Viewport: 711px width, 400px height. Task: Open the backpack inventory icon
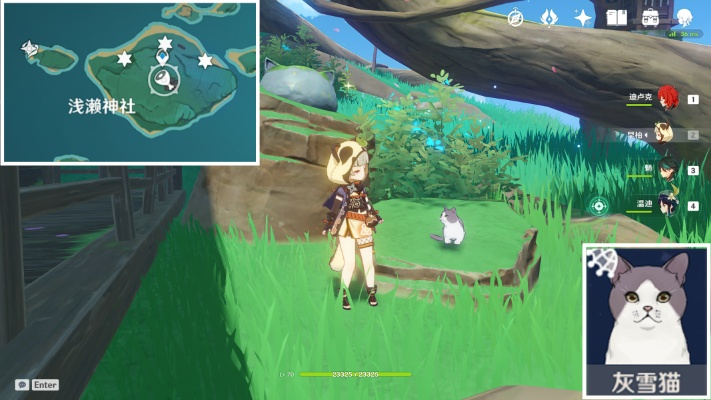click(x=650, y=18)
